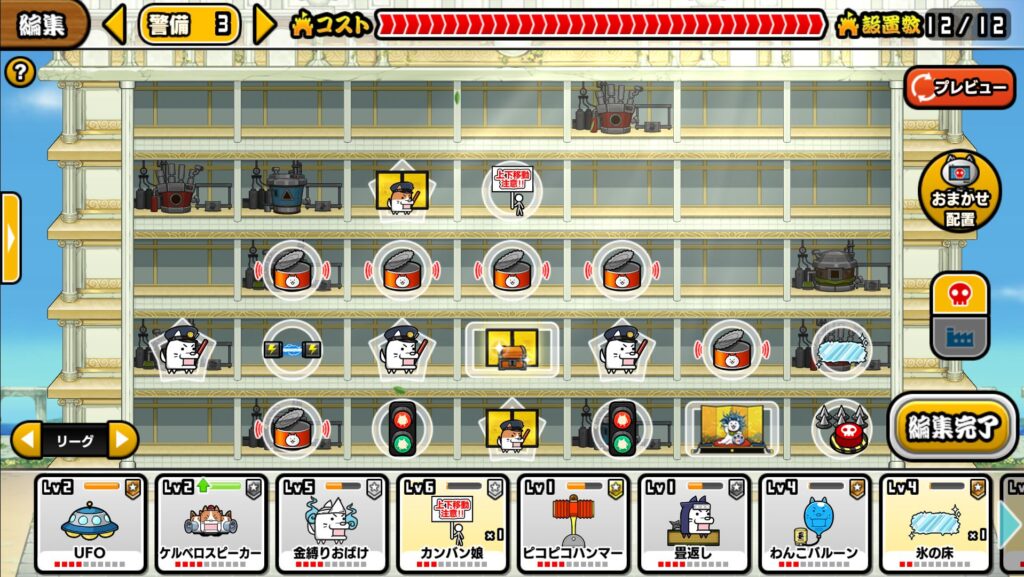Image resolution: width=1024 pixels, height=577 pixels.
Task: Switch to previous 警備 layout with left arrow
Action: click(x=115, y=24)
